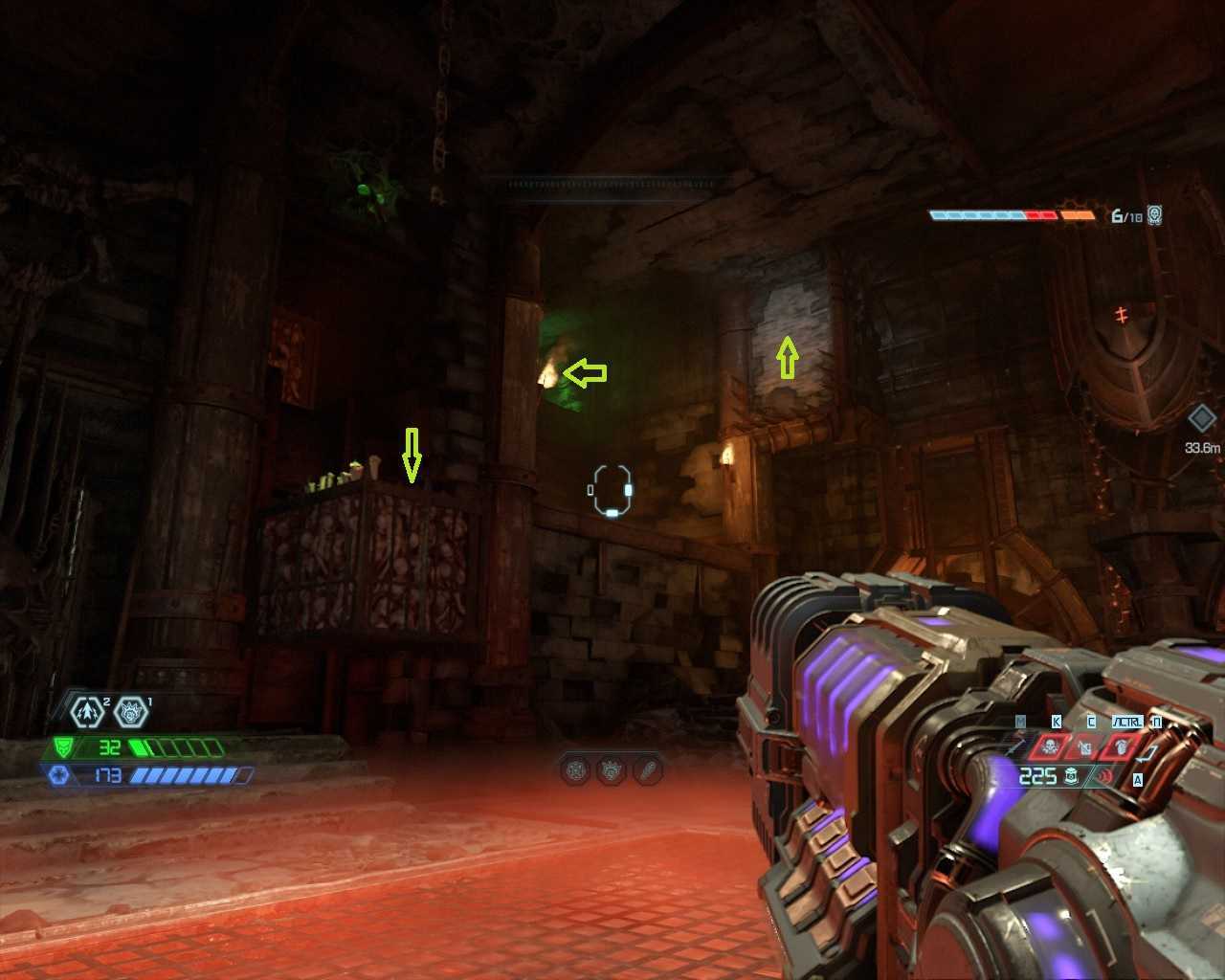Screen dimensions: 1225x980
Task: Select the ammo type icon beside 225
Action: [x=1073, y=776]
